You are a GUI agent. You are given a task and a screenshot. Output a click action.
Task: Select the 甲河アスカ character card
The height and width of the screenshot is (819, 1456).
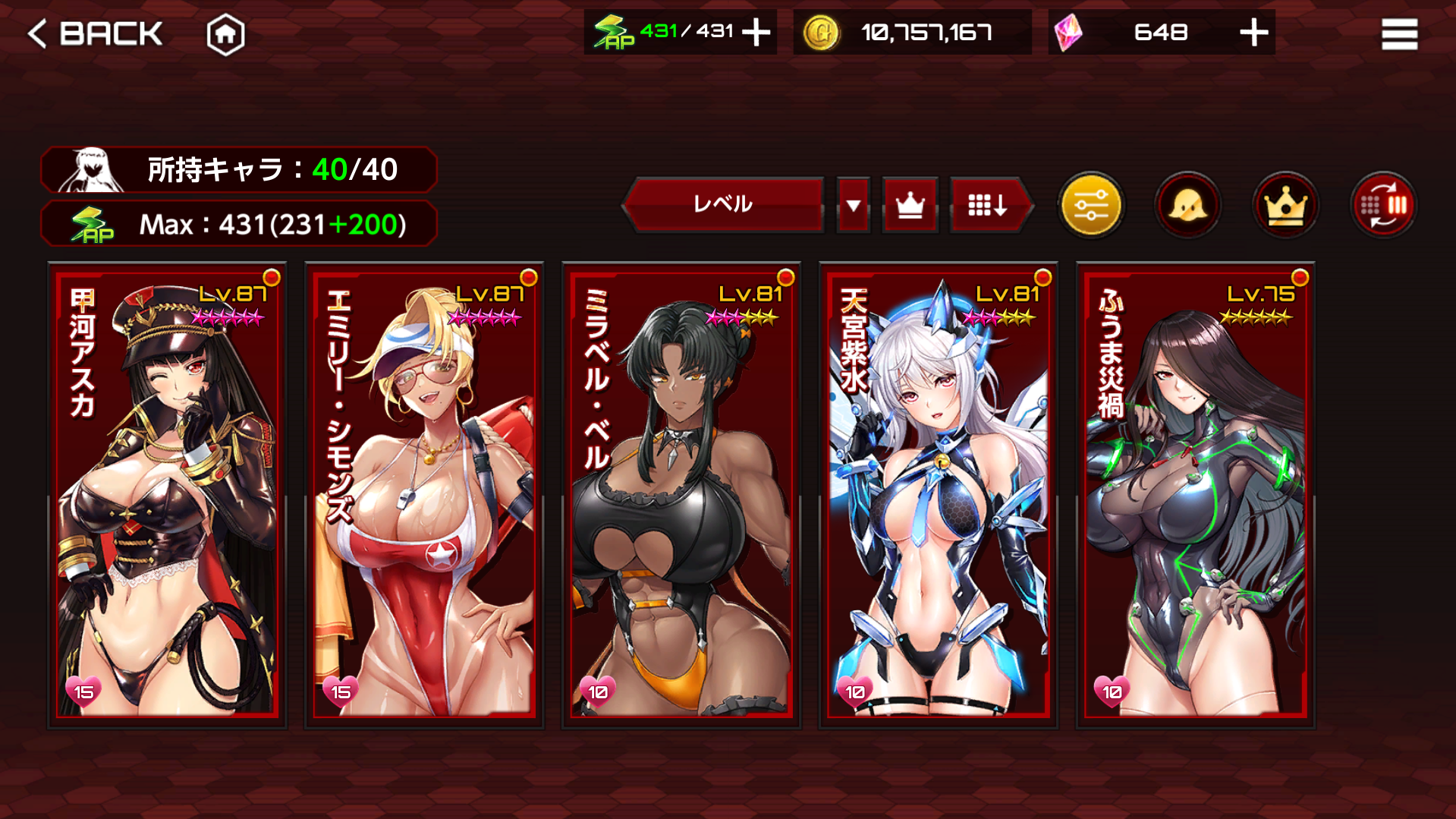click(x=168, y=495)
